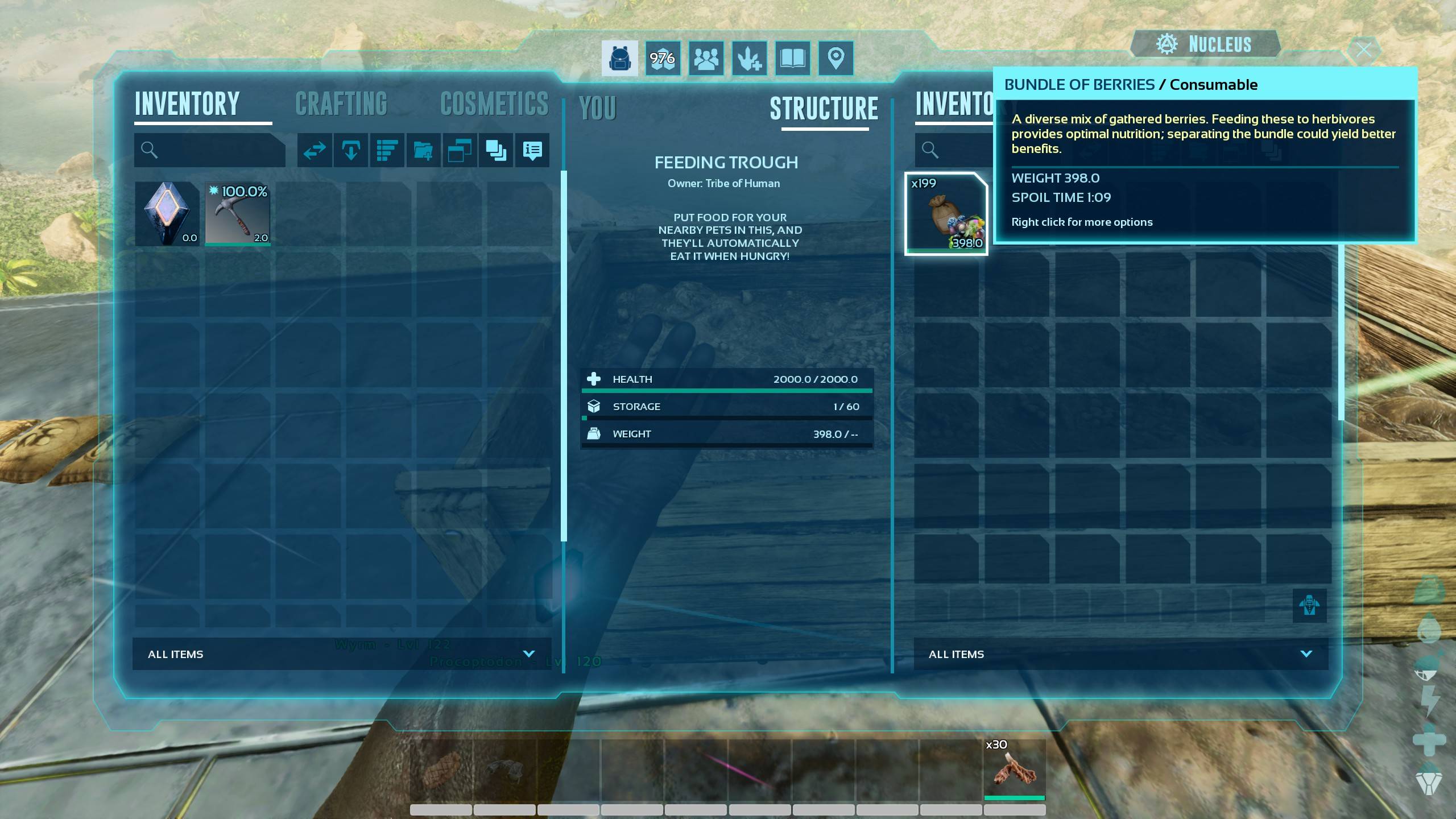Viewport: 1456px width, 819px height.
Task: Close the inventory window
Action: (x=1364, y=50)
